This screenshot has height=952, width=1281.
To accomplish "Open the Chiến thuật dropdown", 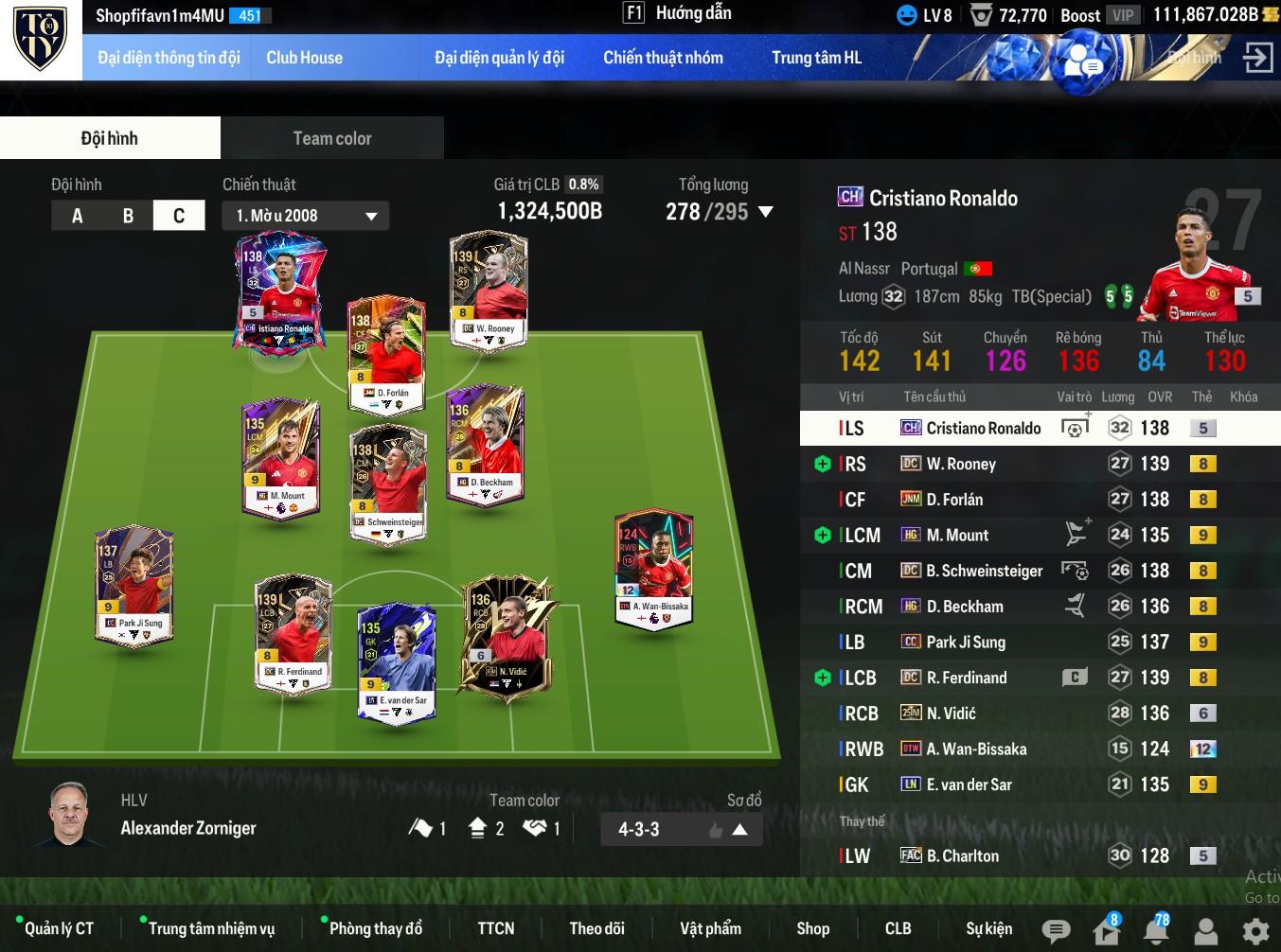I will tap(306, 216).
